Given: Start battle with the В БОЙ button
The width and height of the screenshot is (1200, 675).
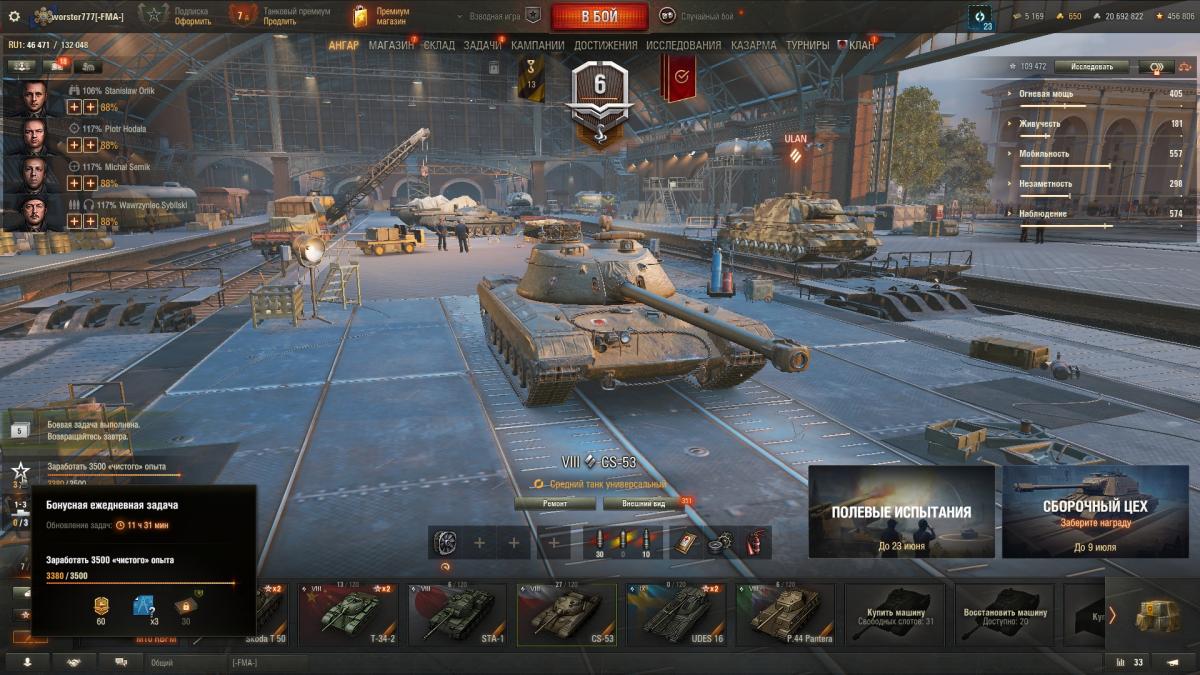Looking at the screenshot, I should [600, 16].
